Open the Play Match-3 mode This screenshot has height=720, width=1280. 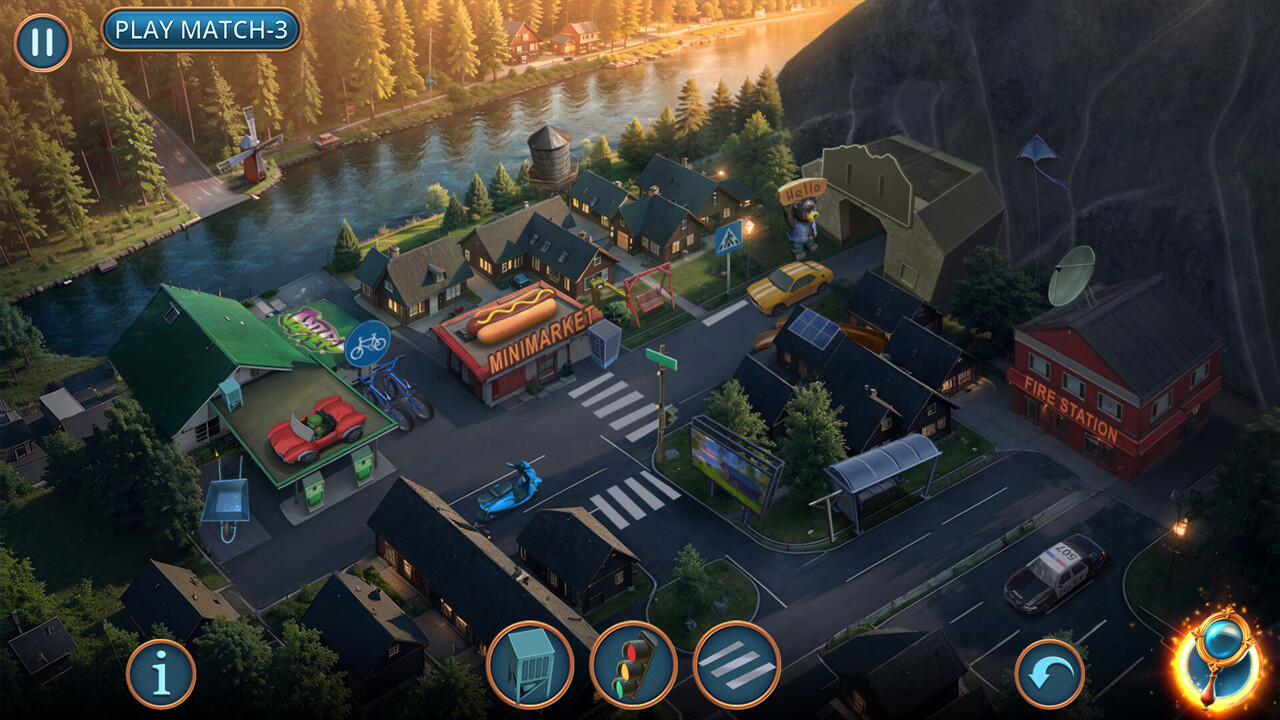point(201,30)
